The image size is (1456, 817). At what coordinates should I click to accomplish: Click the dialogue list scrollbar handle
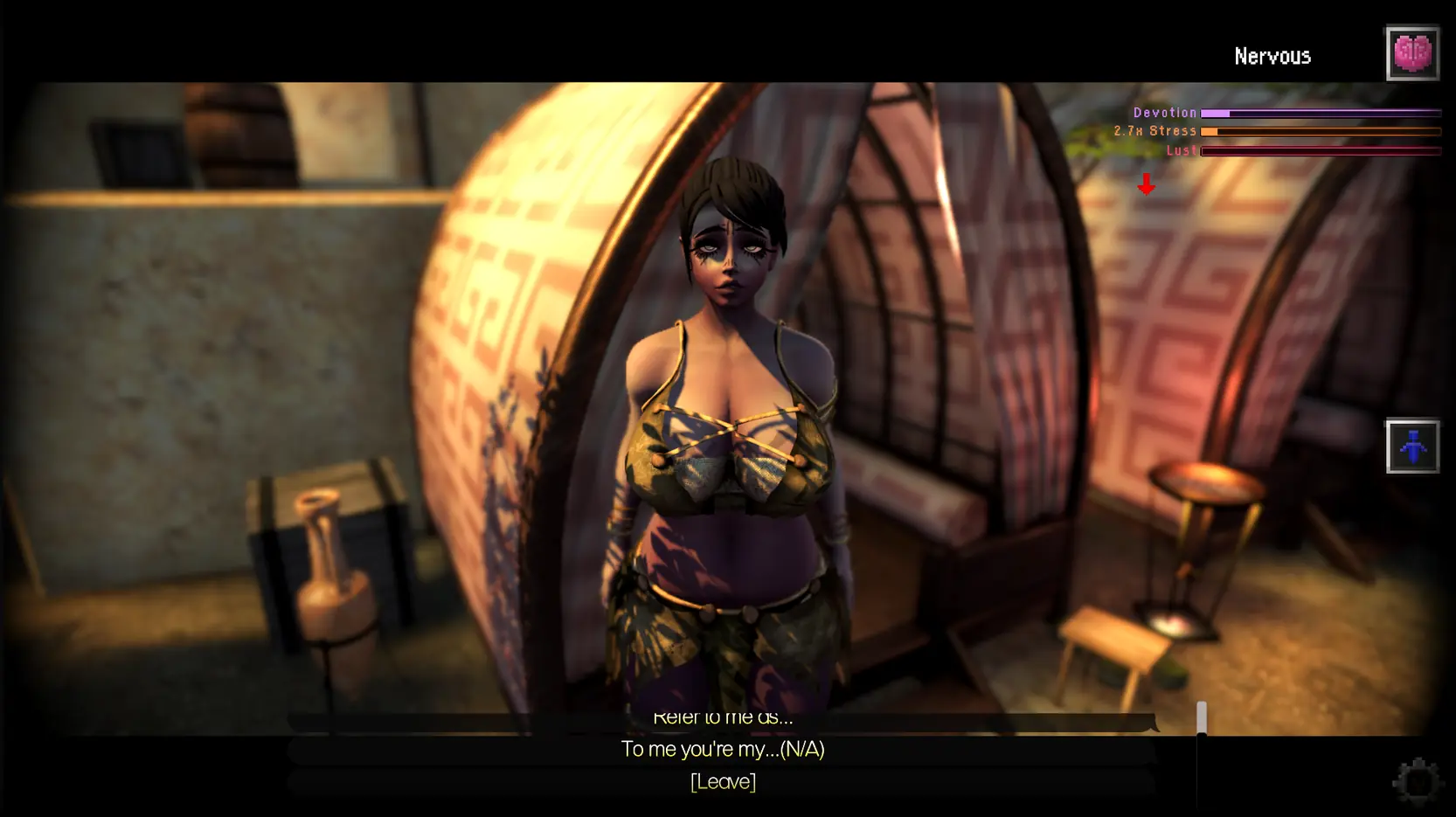[x=1202, y=717]
